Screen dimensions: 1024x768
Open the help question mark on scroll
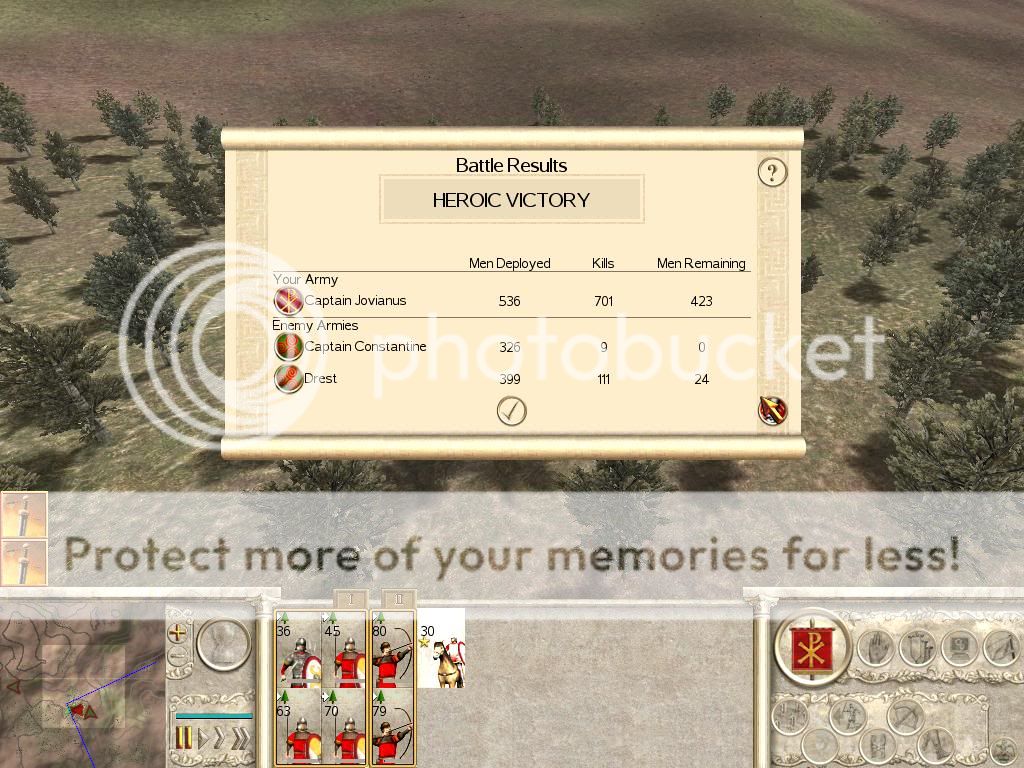pyautogui.click(x=771, y=173)
